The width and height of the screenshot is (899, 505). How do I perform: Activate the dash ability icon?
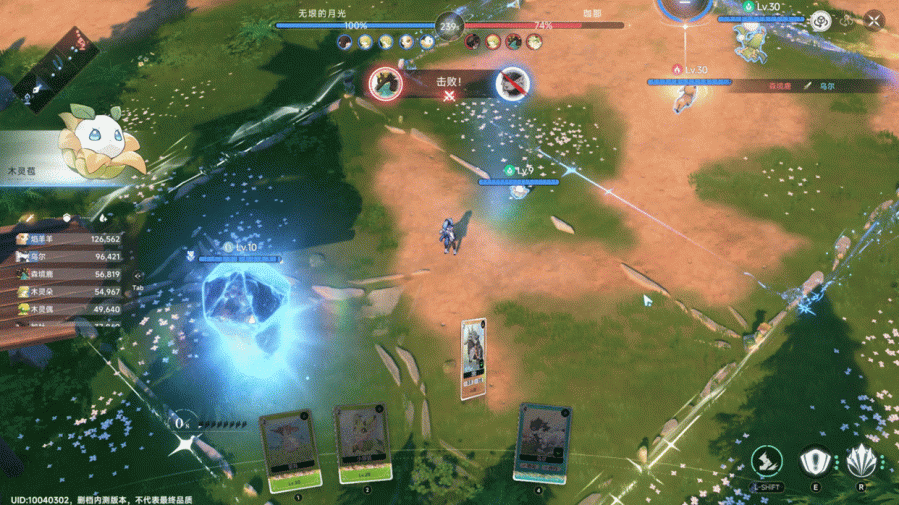766,462
